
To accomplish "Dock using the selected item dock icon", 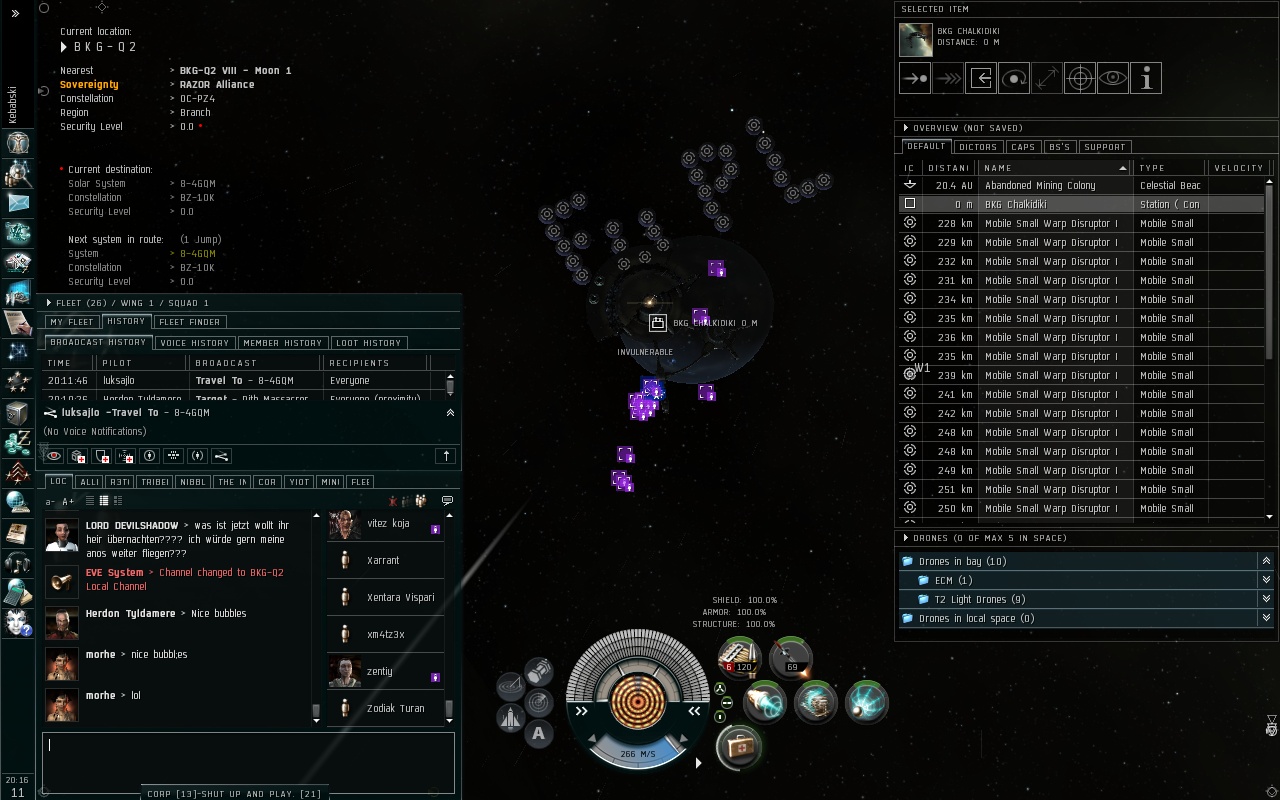I will point(981,78).
